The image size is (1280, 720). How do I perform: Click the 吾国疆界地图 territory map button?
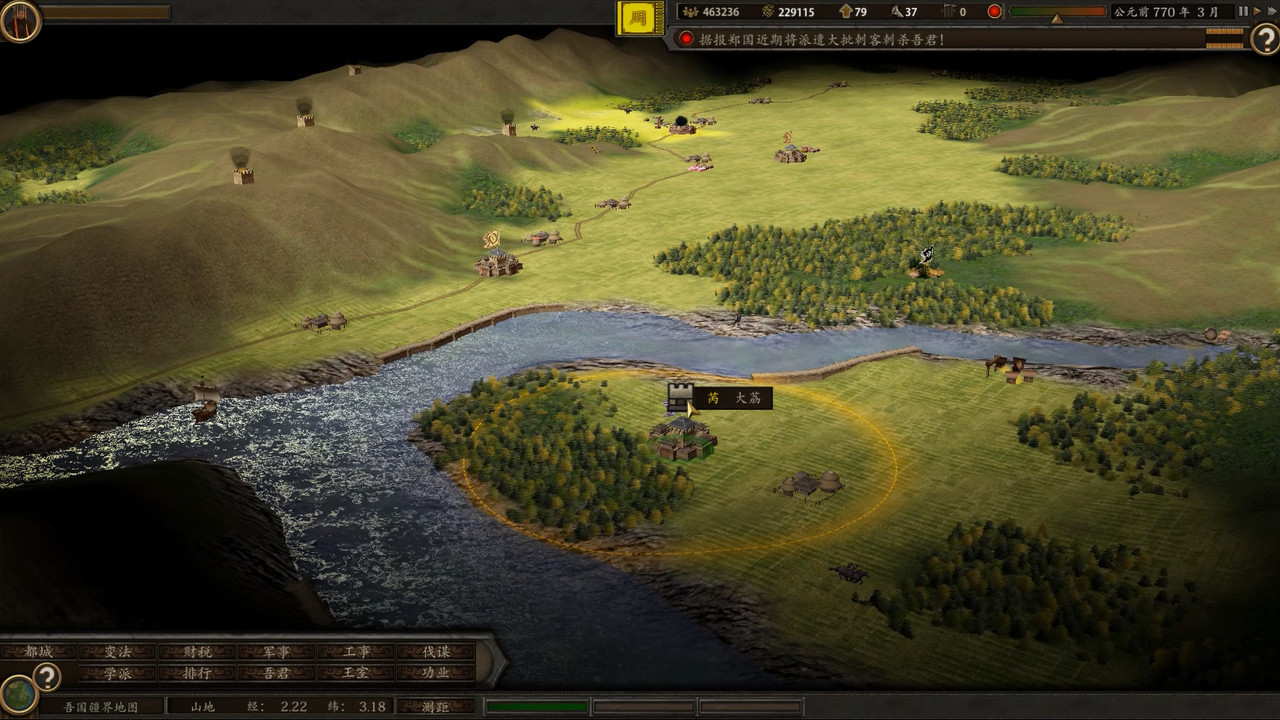click(100, 706)
